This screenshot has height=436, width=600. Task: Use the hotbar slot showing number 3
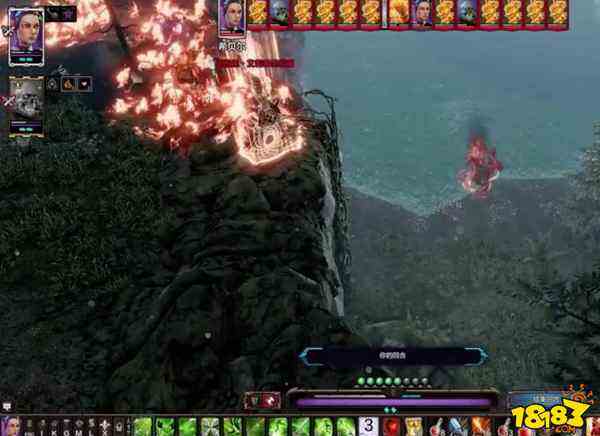coord(367,426)
